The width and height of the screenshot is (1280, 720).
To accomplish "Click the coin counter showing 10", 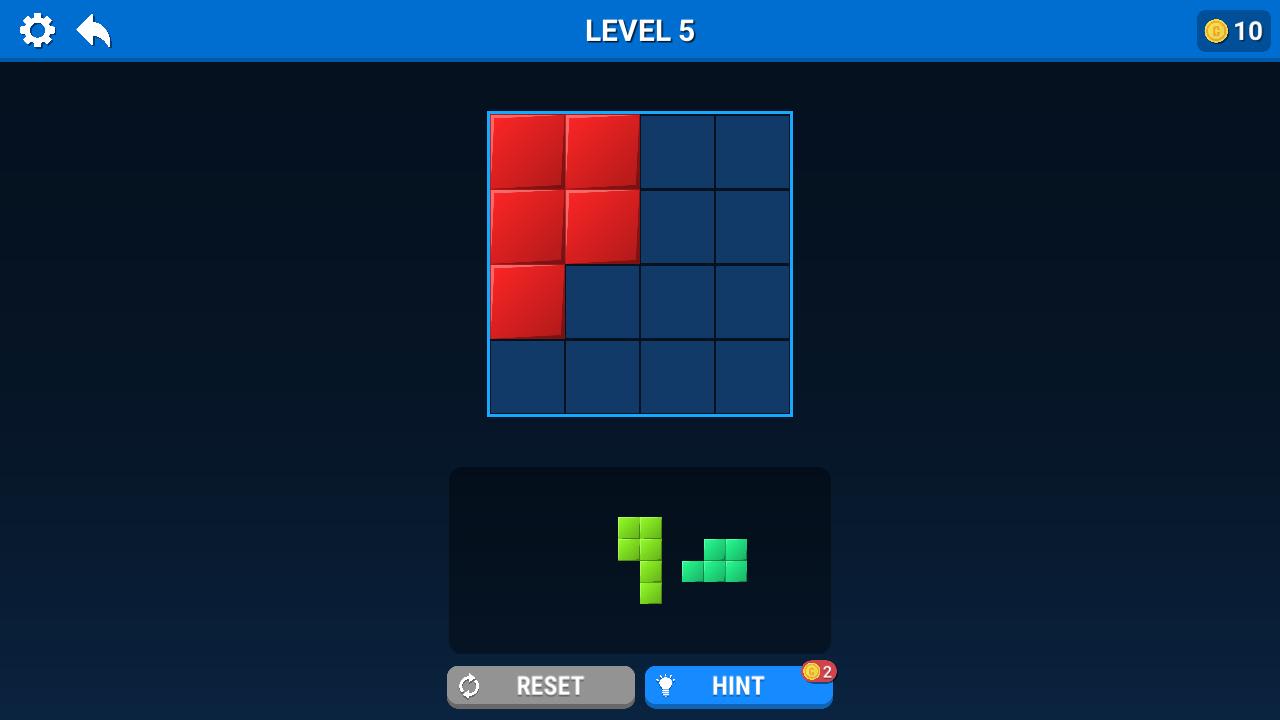I will (1233, 31).
